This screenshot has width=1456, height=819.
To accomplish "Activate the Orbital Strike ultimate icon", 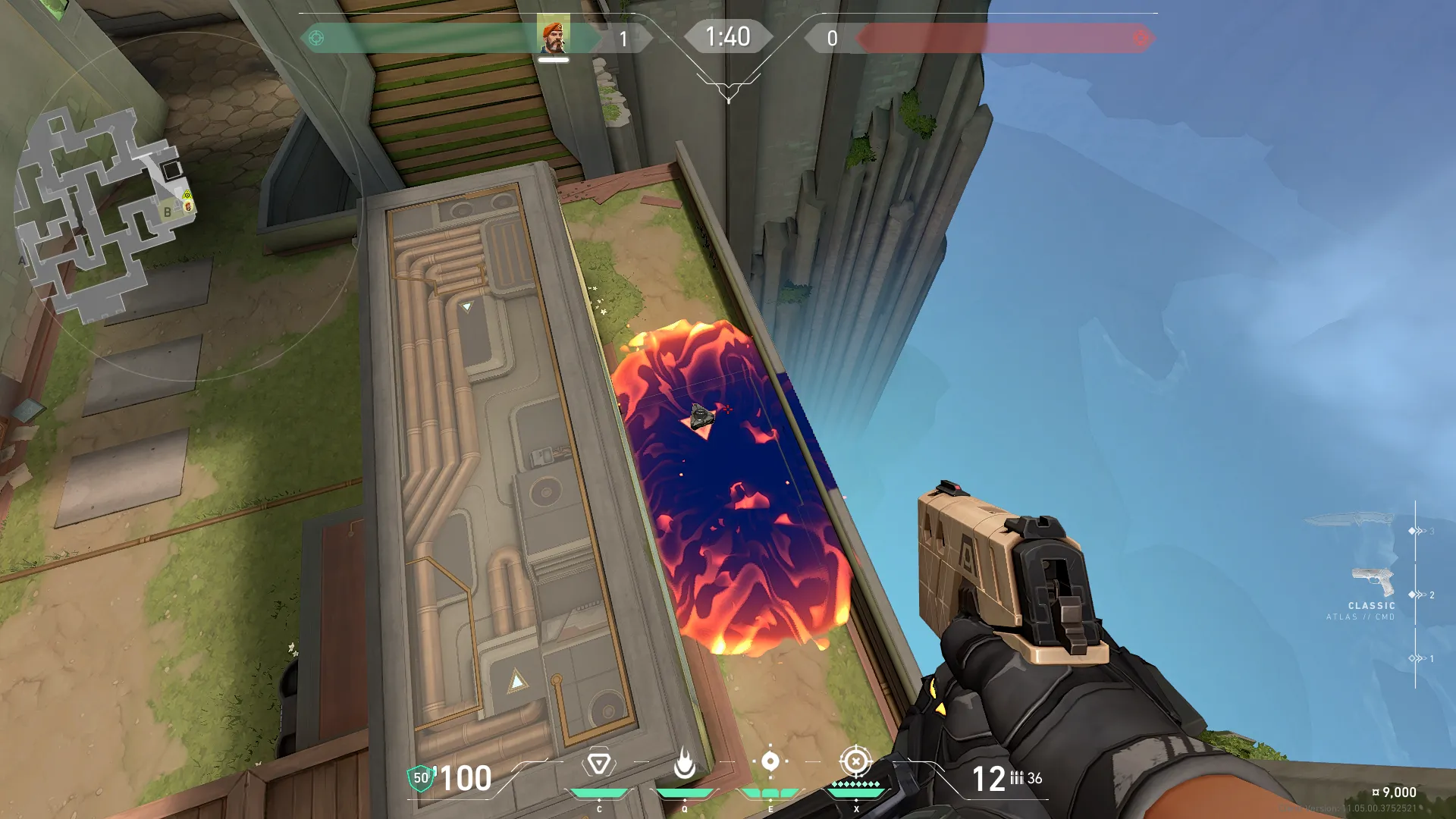I will [x=855, y=761].
